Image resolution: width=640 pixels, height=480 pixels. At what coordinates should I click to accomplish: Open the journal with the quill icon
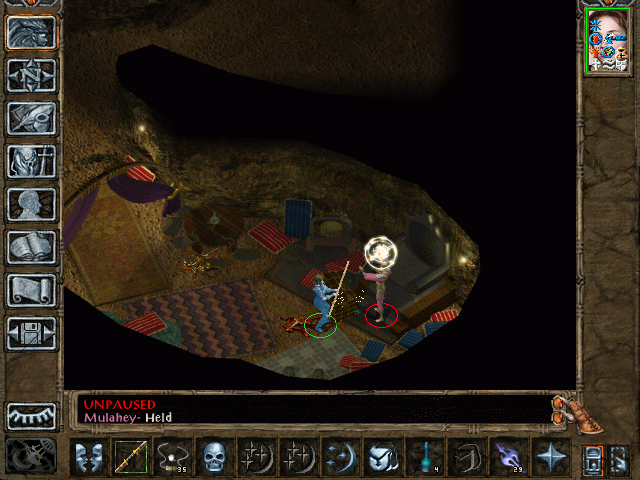pyautogui.click(x=31, y=118)
